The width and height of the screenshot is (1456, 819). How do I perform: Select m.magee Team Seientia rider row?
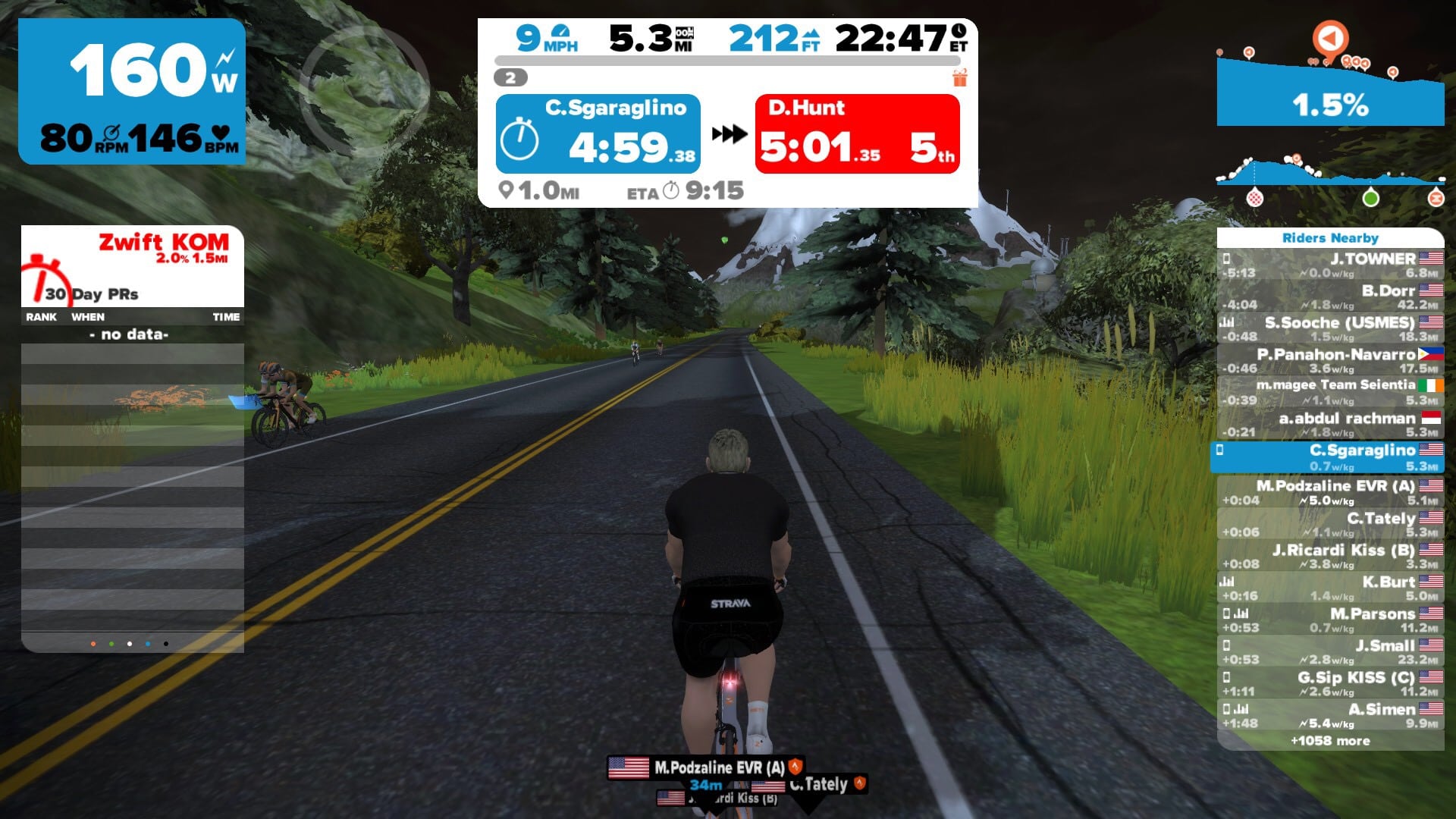pos(1330,392)
